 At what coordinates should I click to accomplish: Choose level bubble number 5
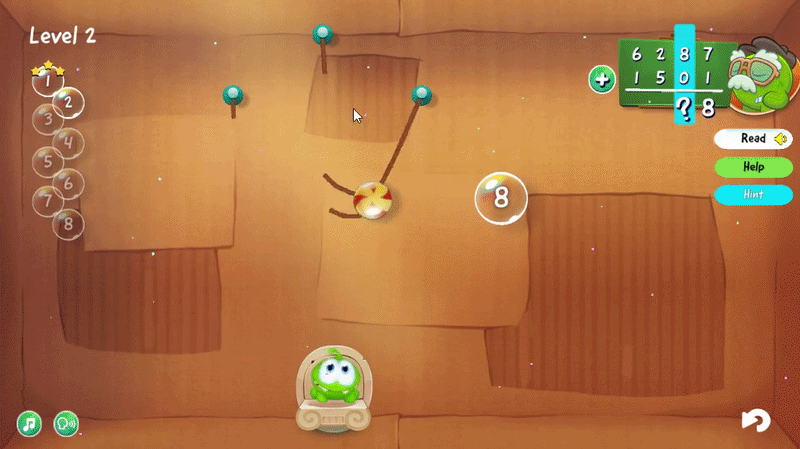tap(45, 161)
